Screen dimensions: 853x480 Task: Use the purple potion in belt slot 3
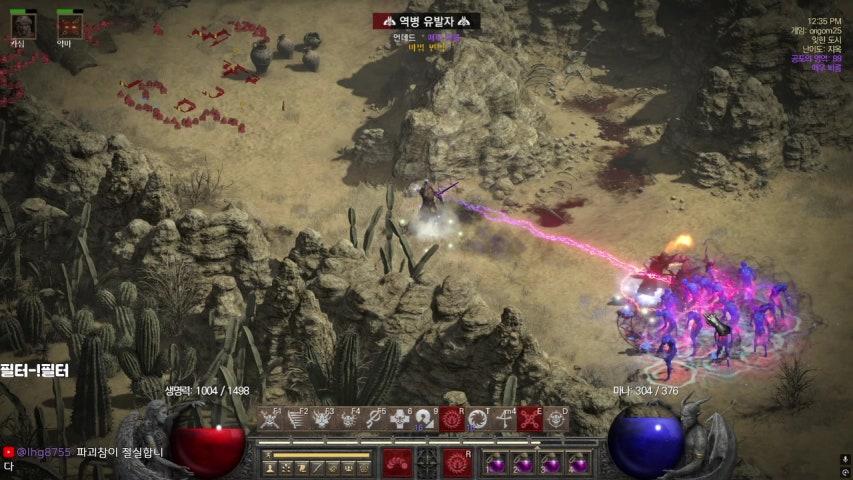click(x=551, y=464)
